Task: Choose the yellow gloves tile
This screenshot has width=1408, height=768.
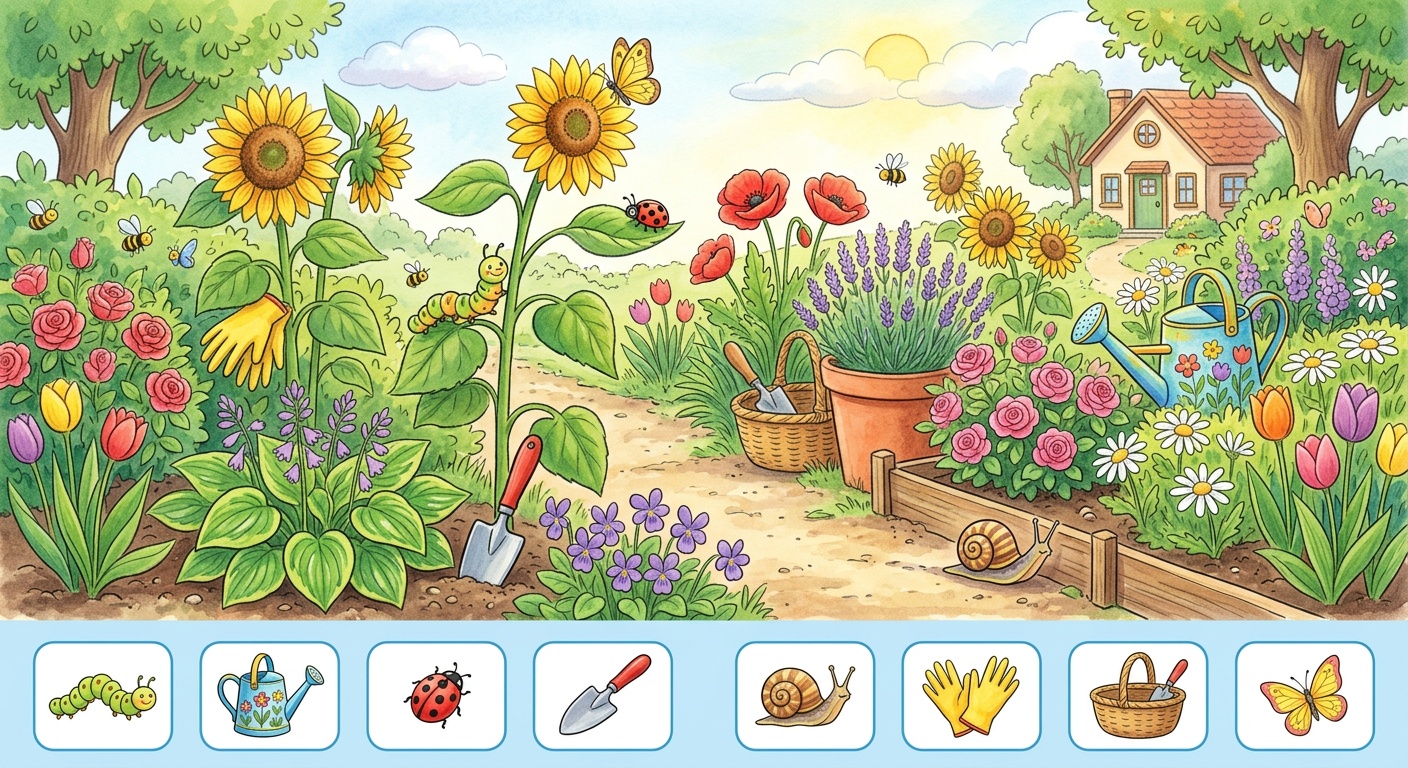Action: [972, 695]
